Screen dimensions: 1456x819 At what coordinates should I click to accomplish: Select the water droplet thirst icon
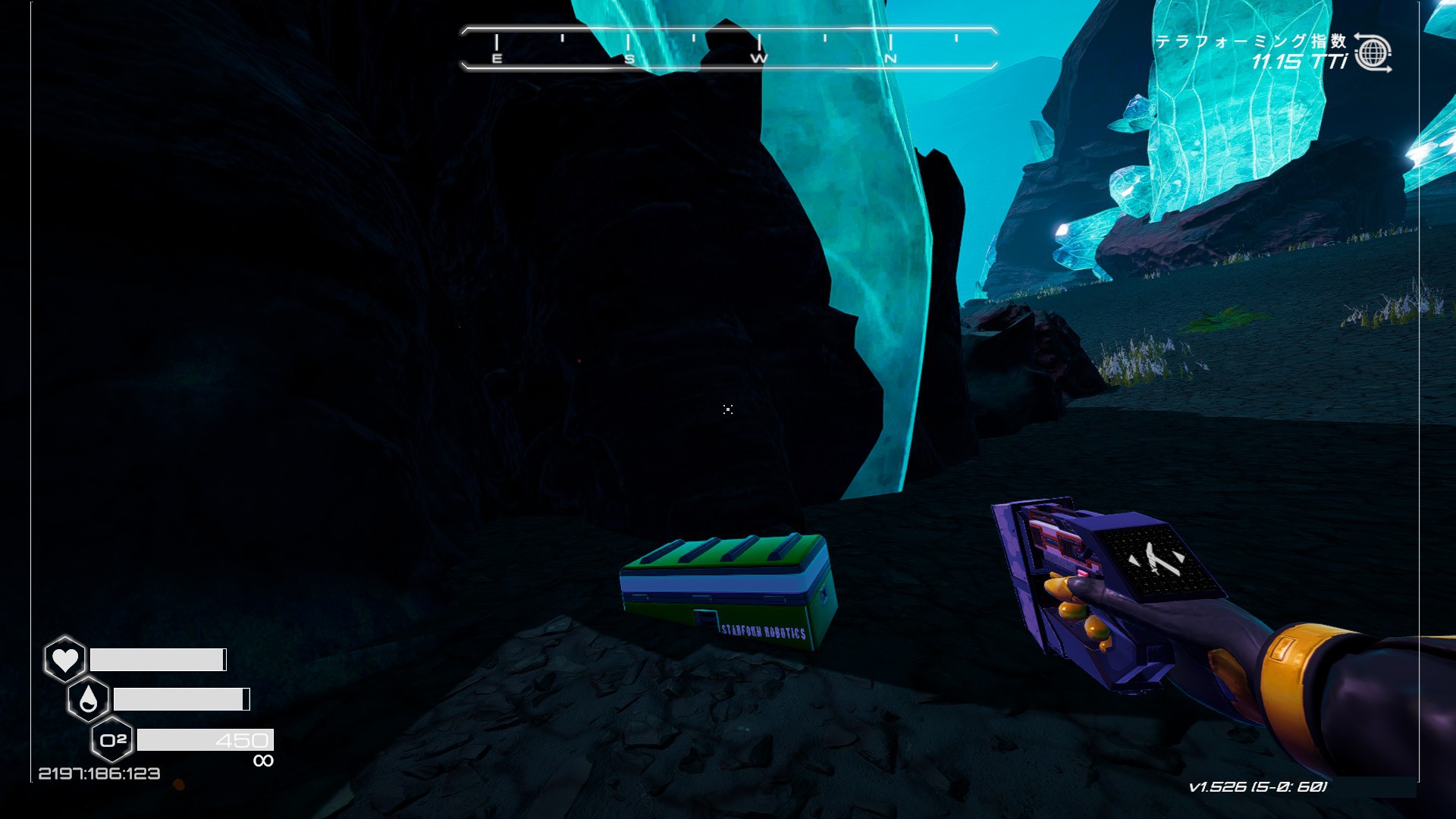[89, 699]
